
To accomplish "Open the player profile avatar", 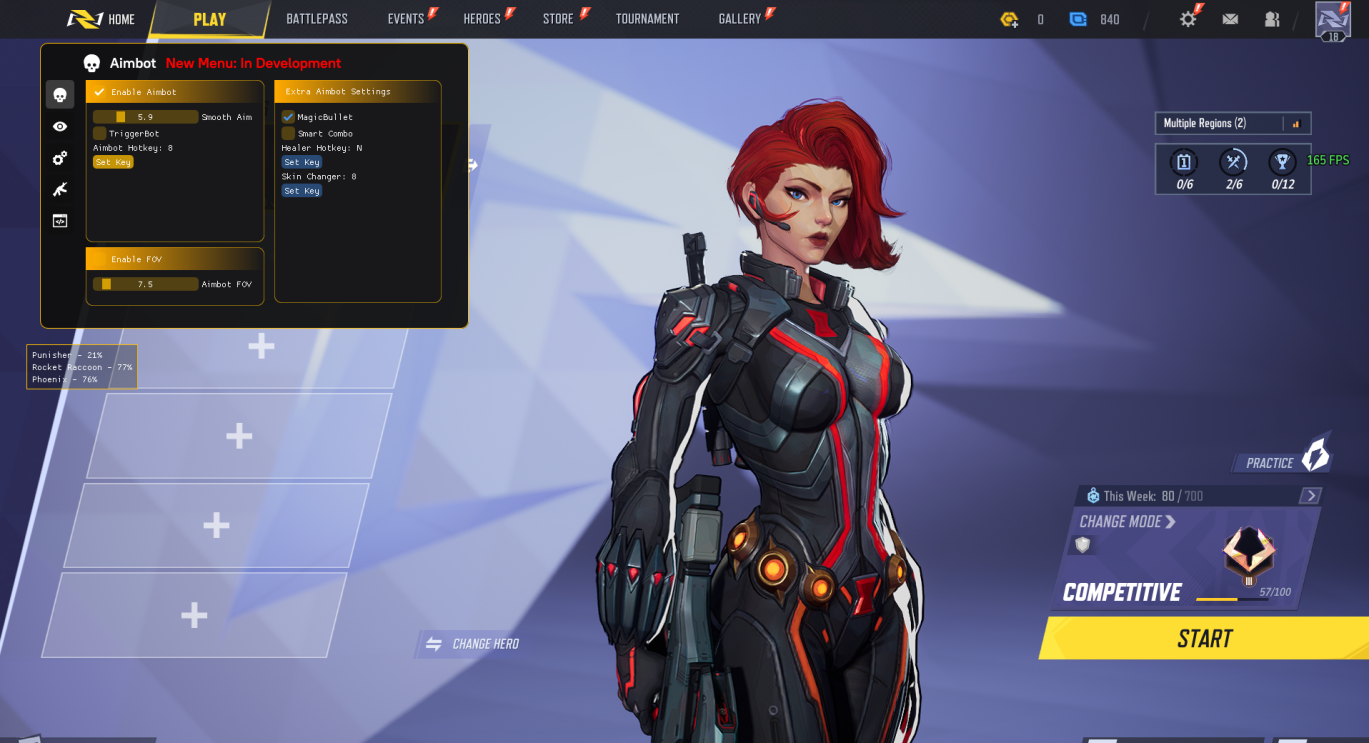I will (x=1333, y=20).
